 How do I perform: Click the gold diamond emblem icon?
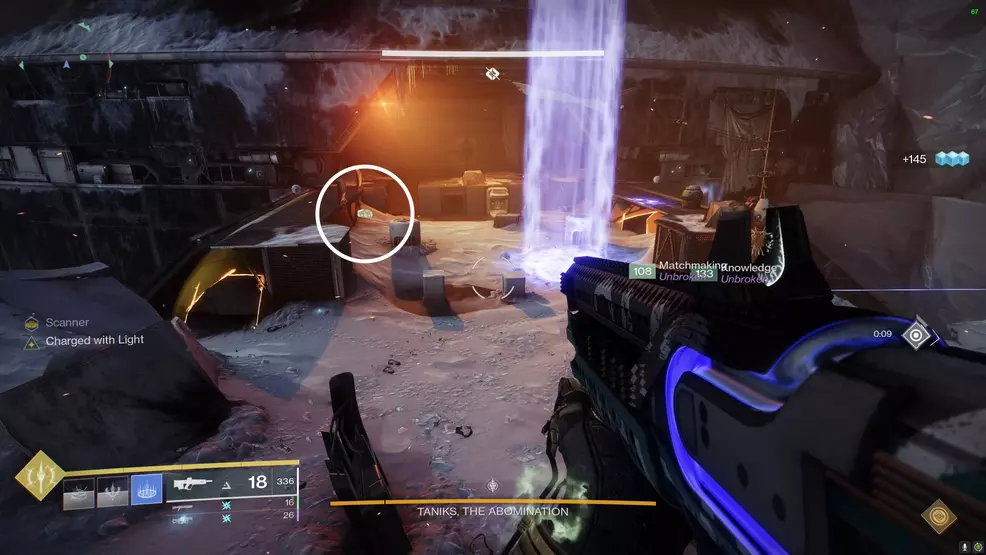point(938,516)
